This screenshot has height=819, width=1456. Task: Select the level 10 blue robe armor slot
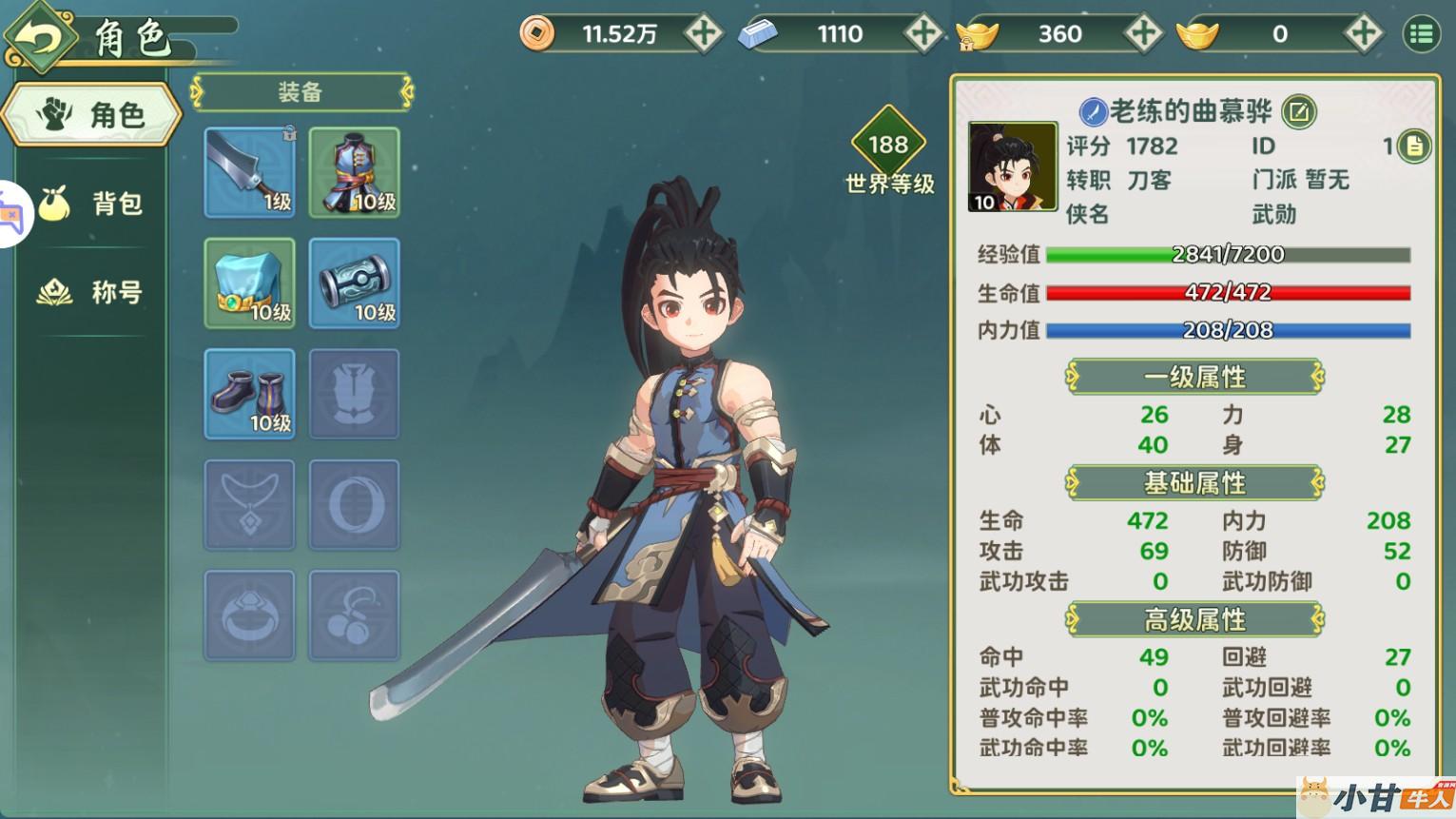354,172
